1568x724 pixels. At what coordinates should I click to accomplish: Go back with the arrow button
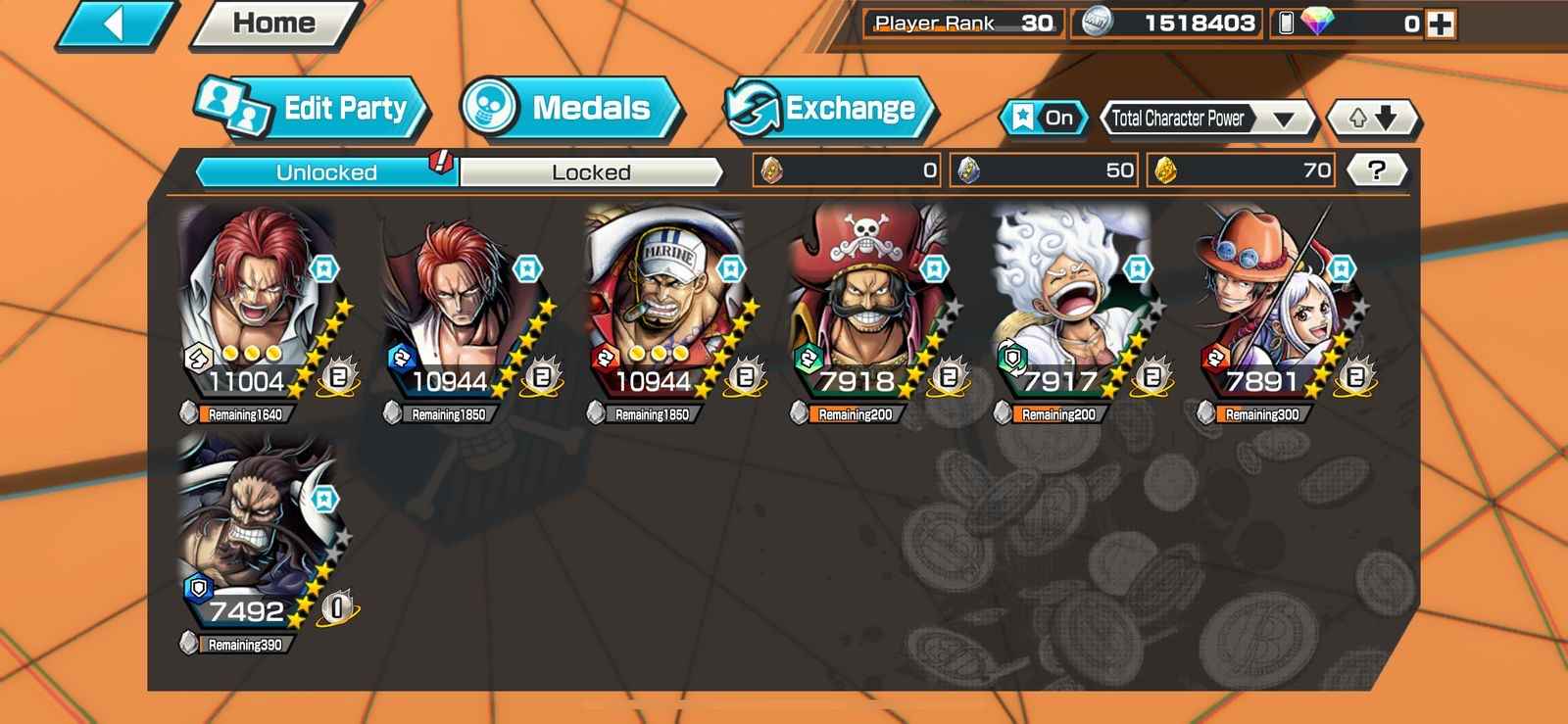(x=115, y=24)
